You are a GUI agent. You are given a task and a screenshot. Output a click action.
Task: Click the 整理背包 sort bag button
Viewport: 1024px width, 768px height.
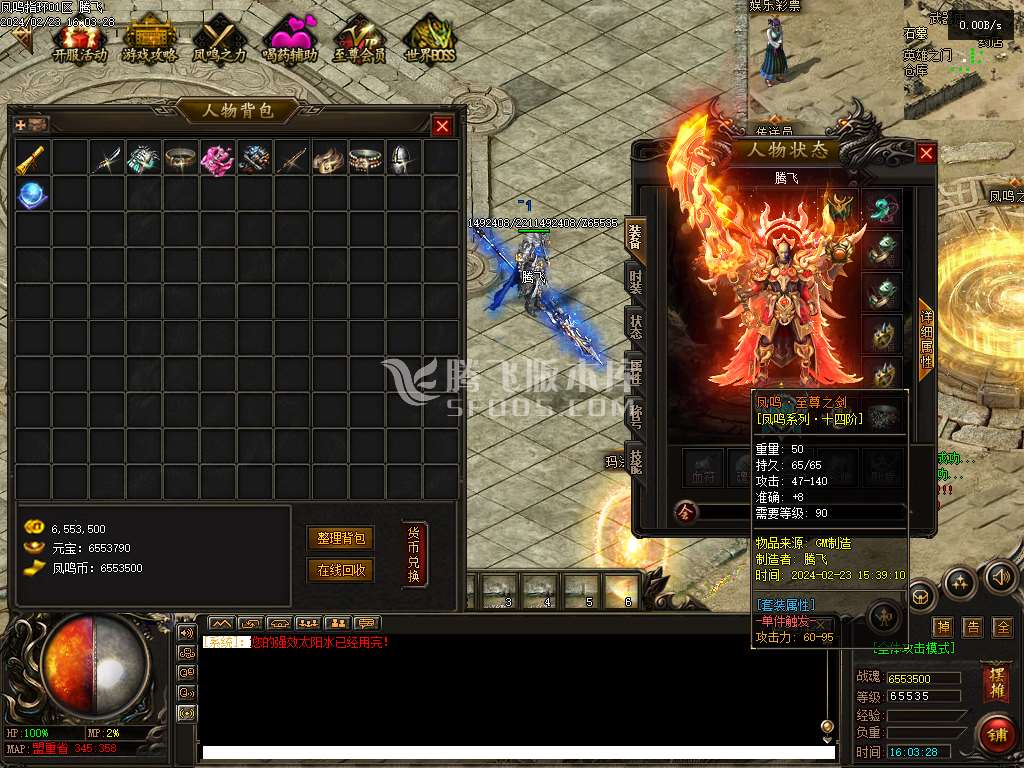(x=340, y=538)
